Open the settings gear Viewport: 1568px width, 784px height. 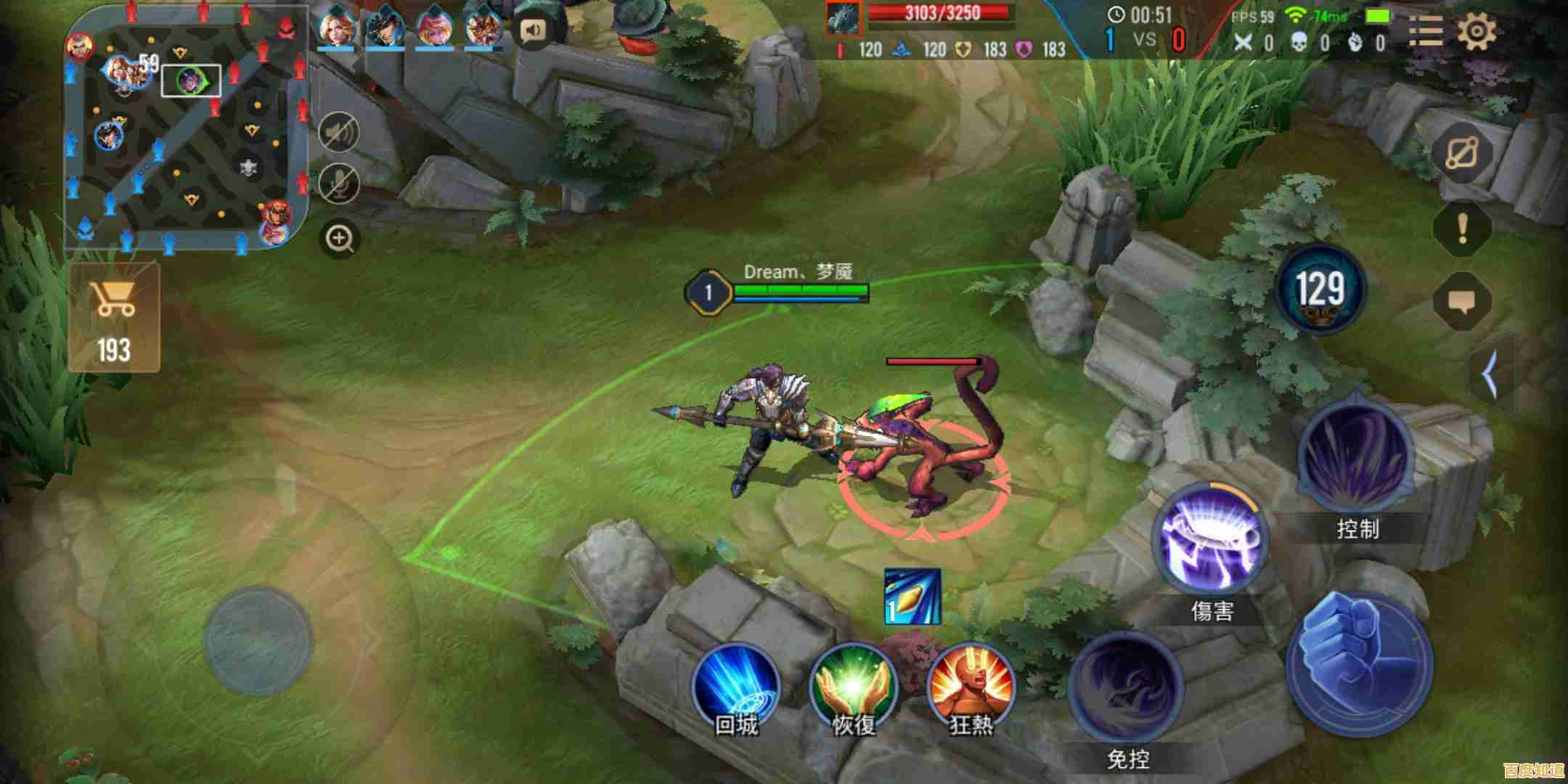(x=1477, y=32)
